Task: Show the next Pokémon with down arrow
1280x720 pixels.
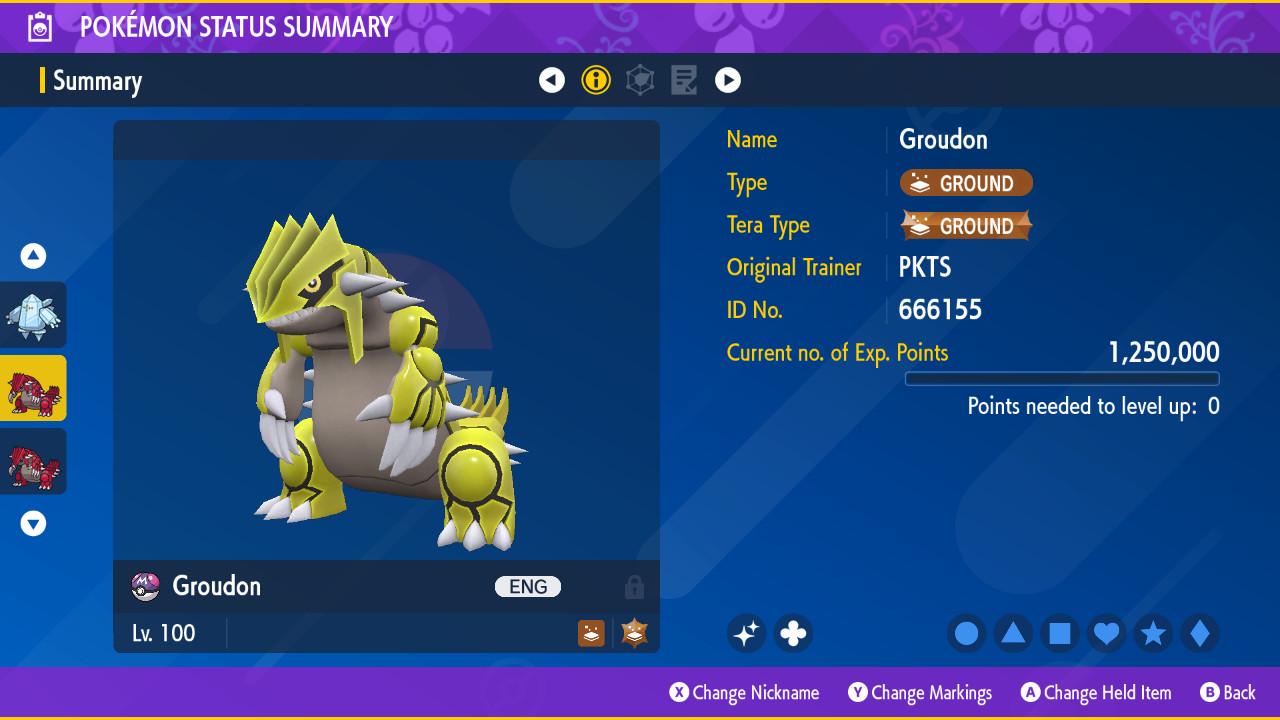Action: [x=33, y=523]
